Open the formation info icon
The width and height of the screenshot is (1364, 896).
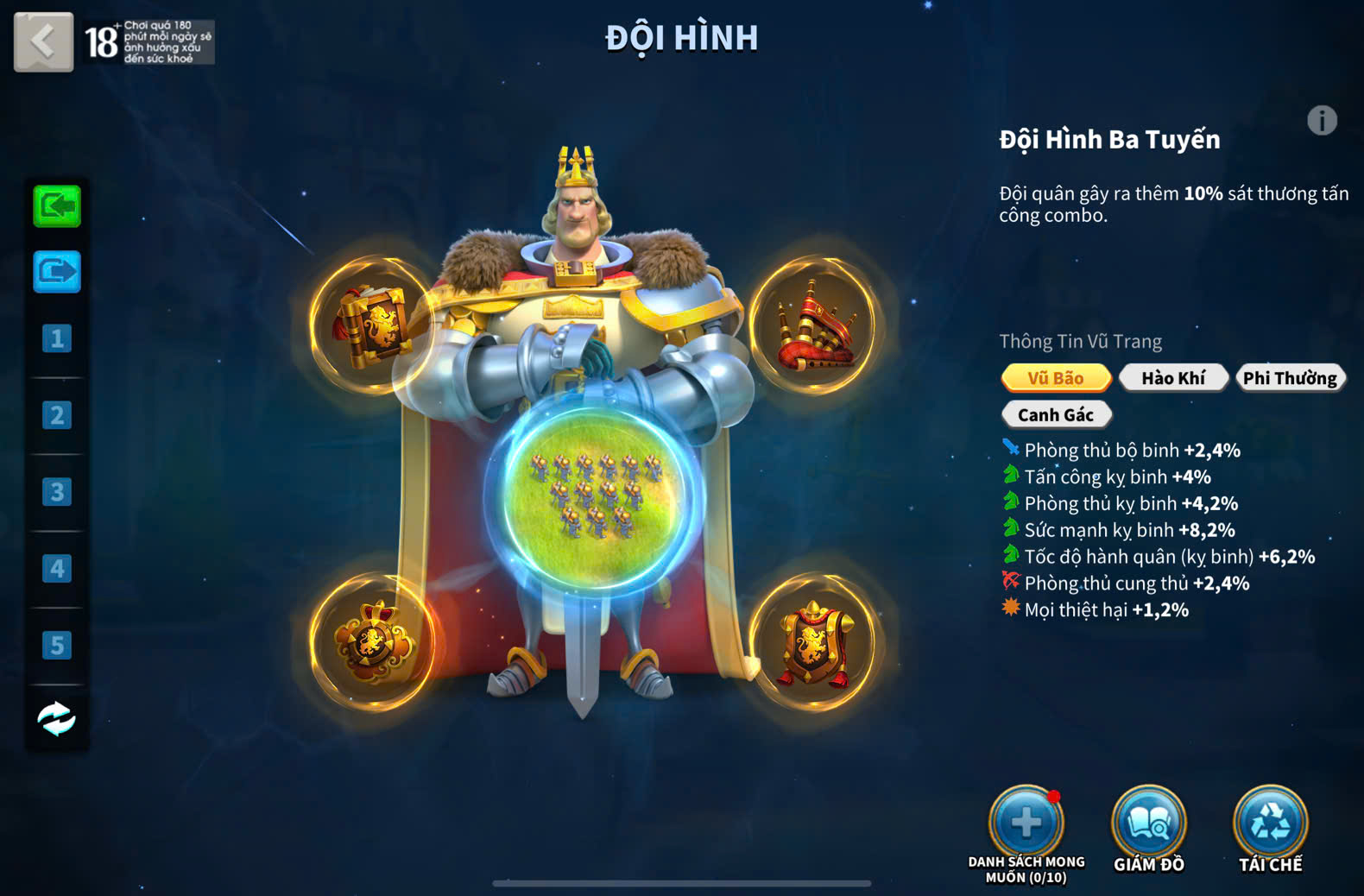[x=1321, y=121]
